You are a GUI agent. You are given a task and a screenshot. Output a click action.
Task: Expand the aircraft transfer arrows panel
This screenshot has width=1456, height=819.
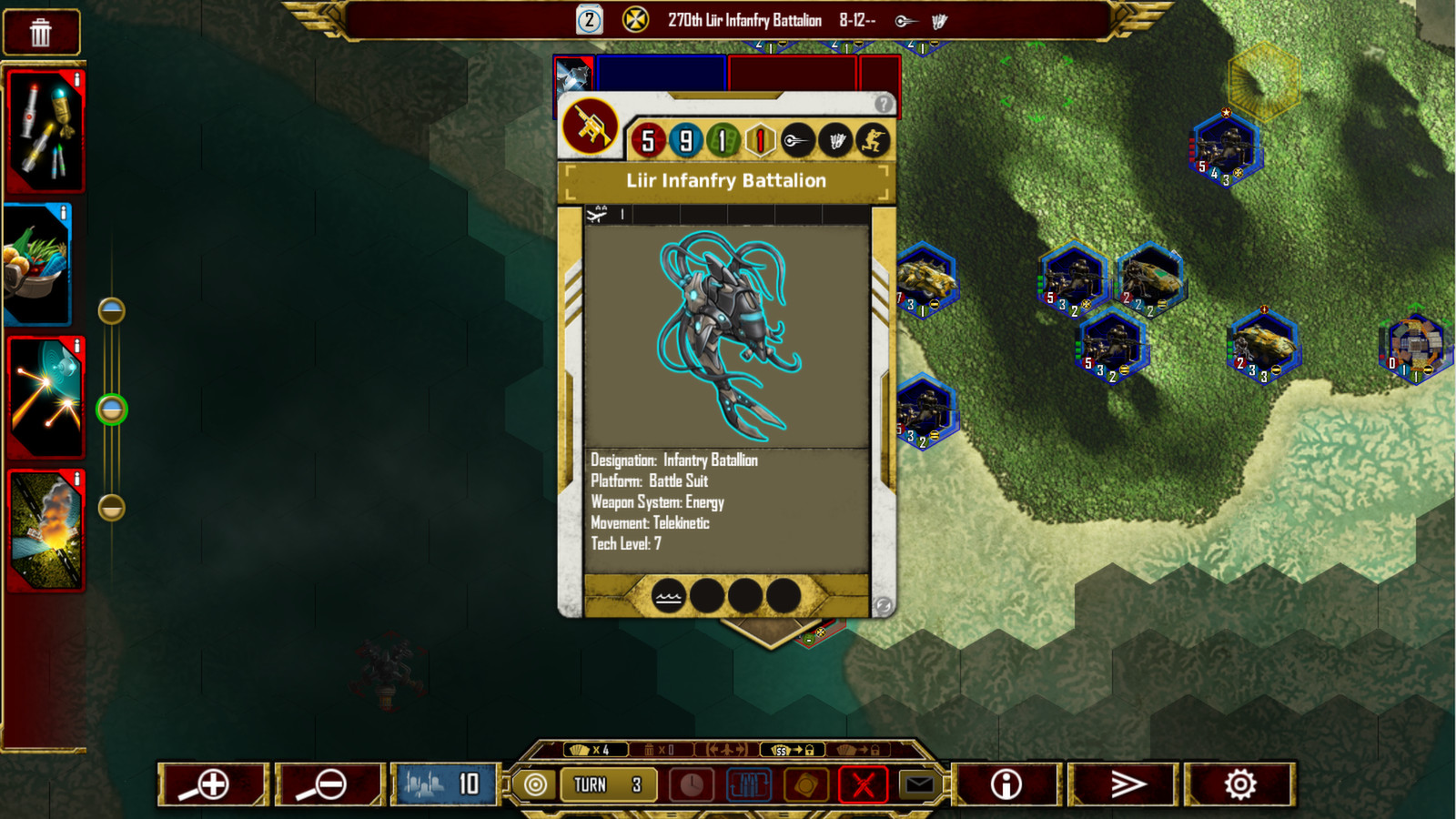click(x=725, y=750)
